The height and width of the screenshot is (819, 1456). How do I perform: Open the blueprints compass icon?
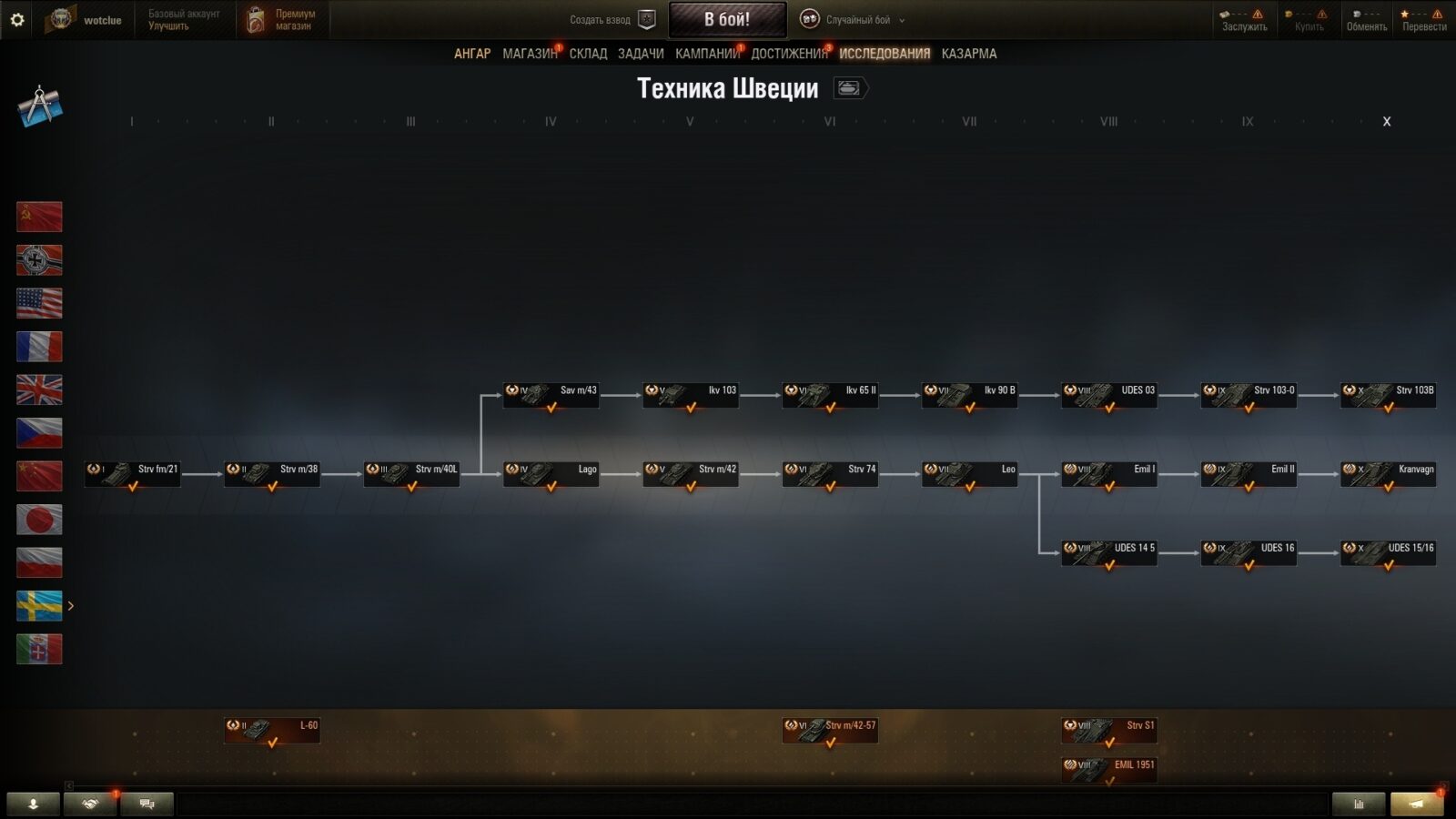click(x=39, y=106)
